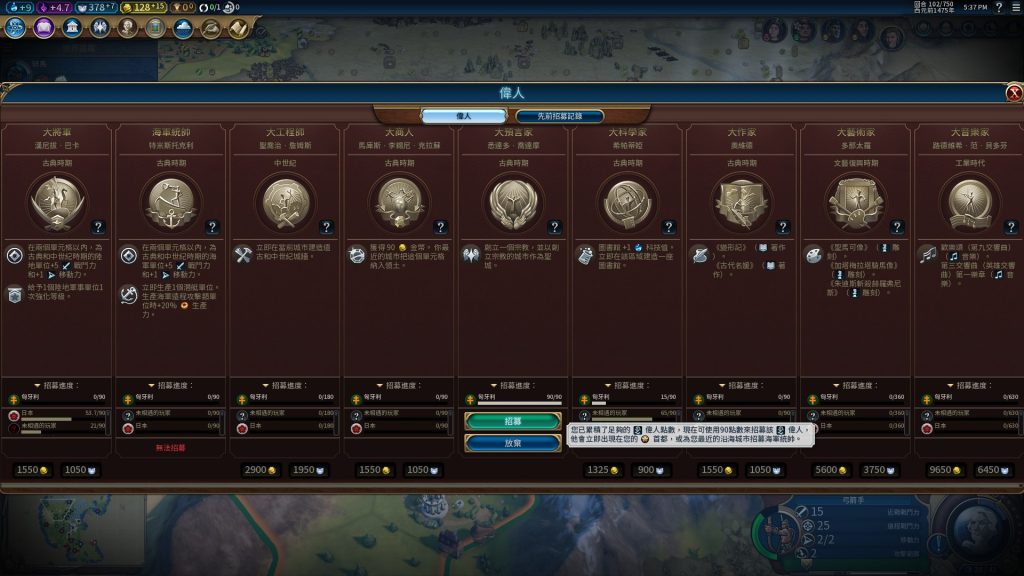1024x576 pixels.
Task: Spend 6450 faith on the Great Musician
Action: click(992, 470)
